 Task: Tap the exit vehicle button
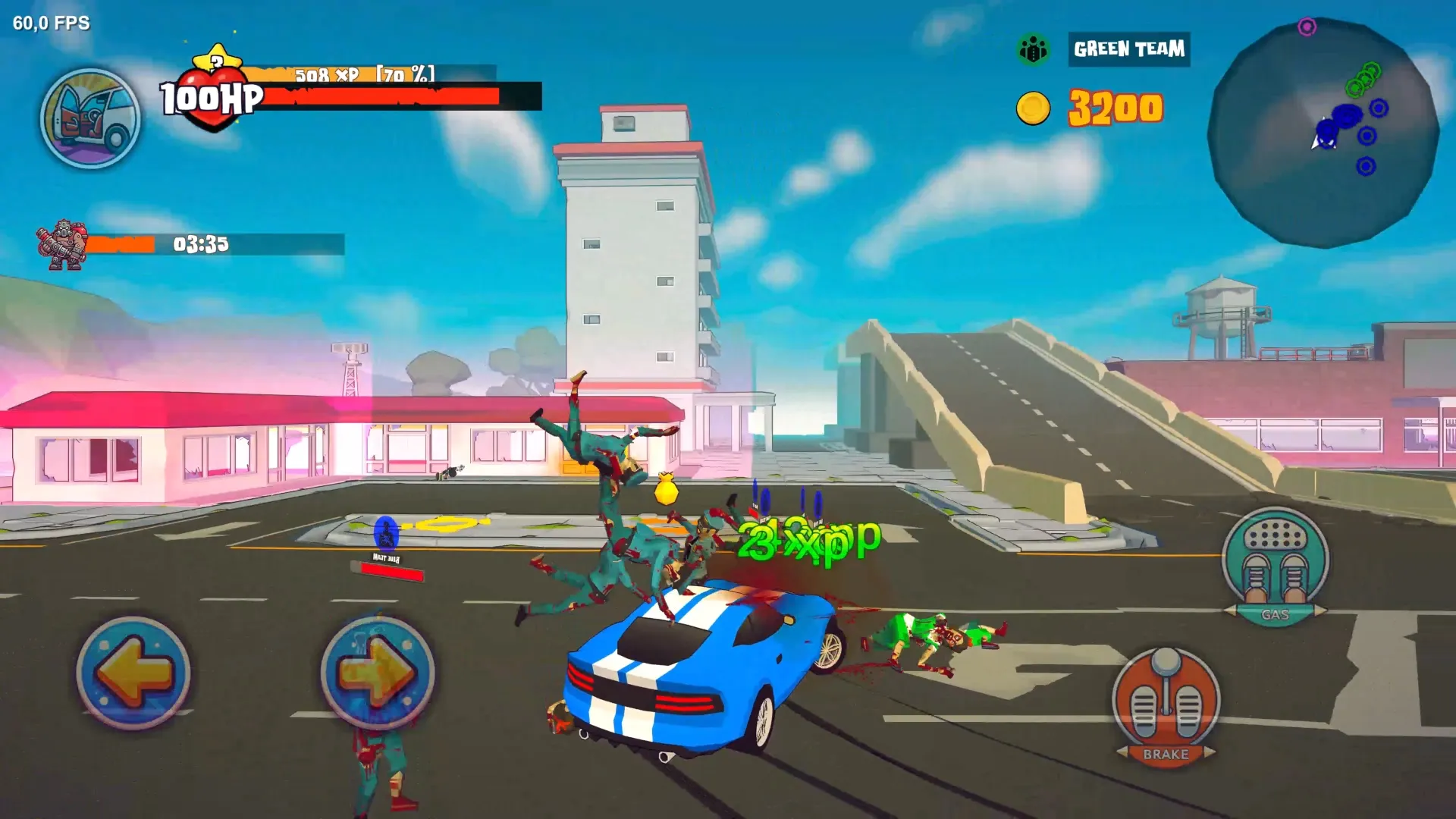[x=90, y=118]
